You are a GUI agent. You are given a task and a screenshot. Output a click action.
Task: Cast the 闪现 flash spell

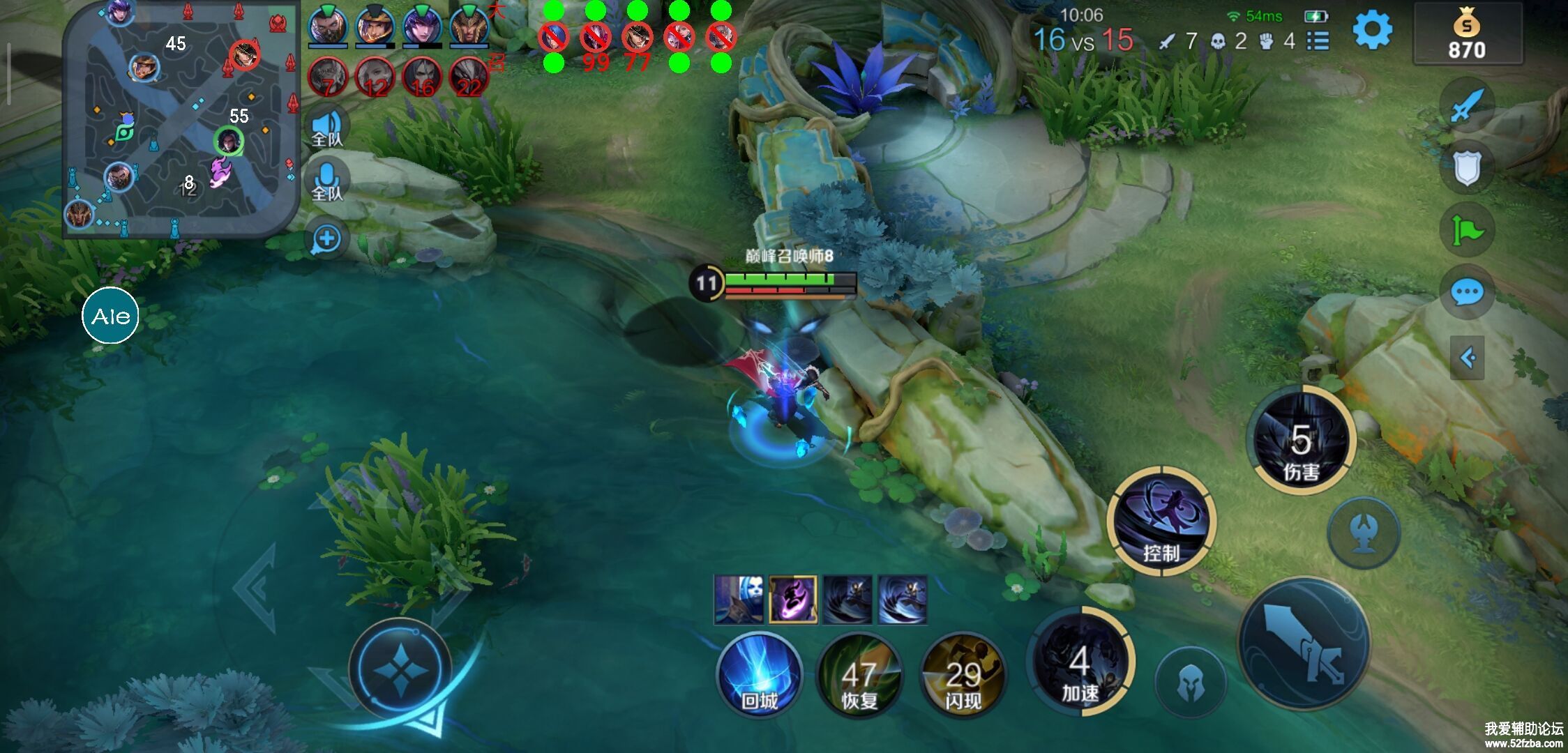[963, 674]
